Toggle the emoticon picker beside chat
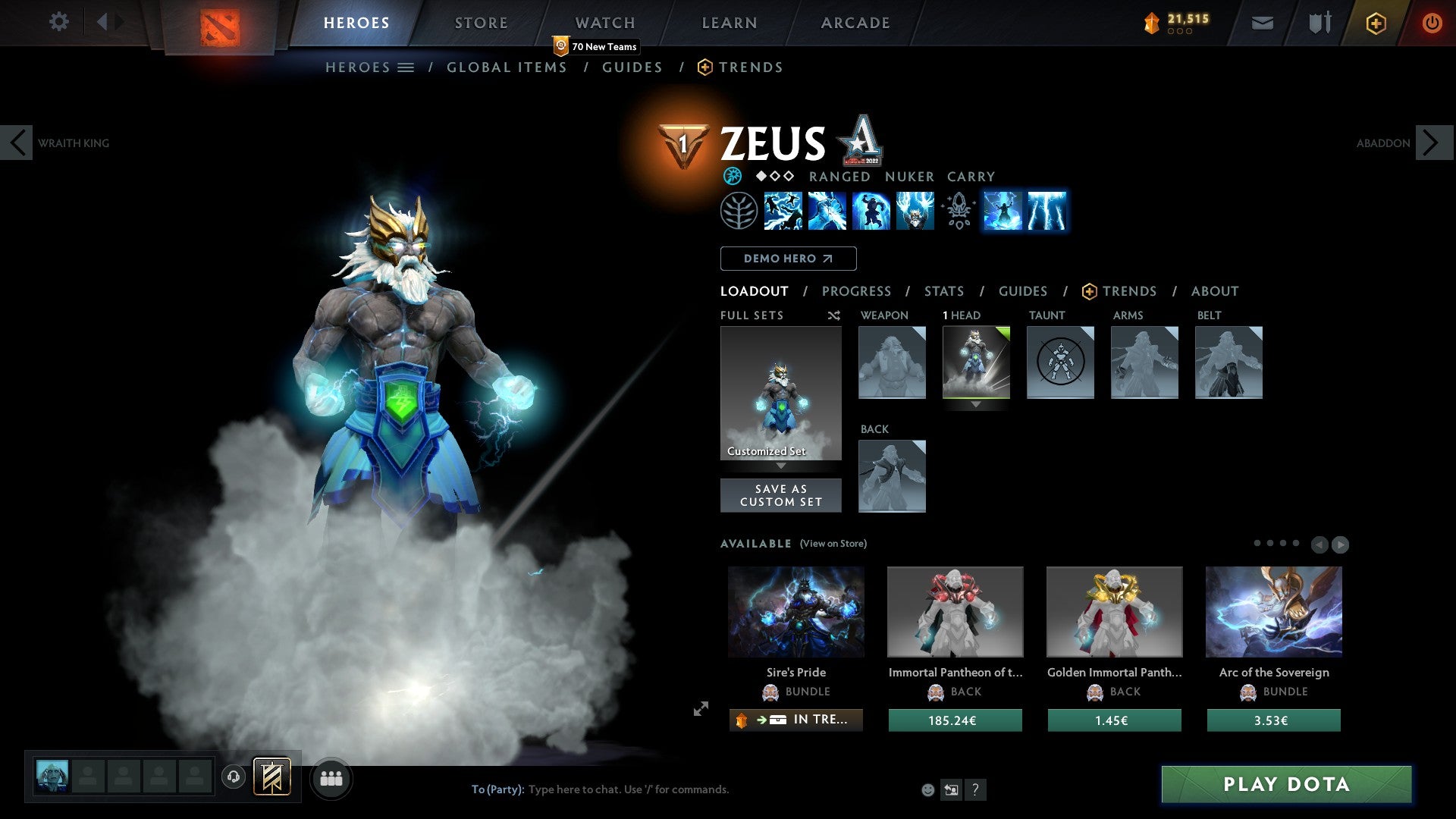1456x819 pixels. click(927, 789)
